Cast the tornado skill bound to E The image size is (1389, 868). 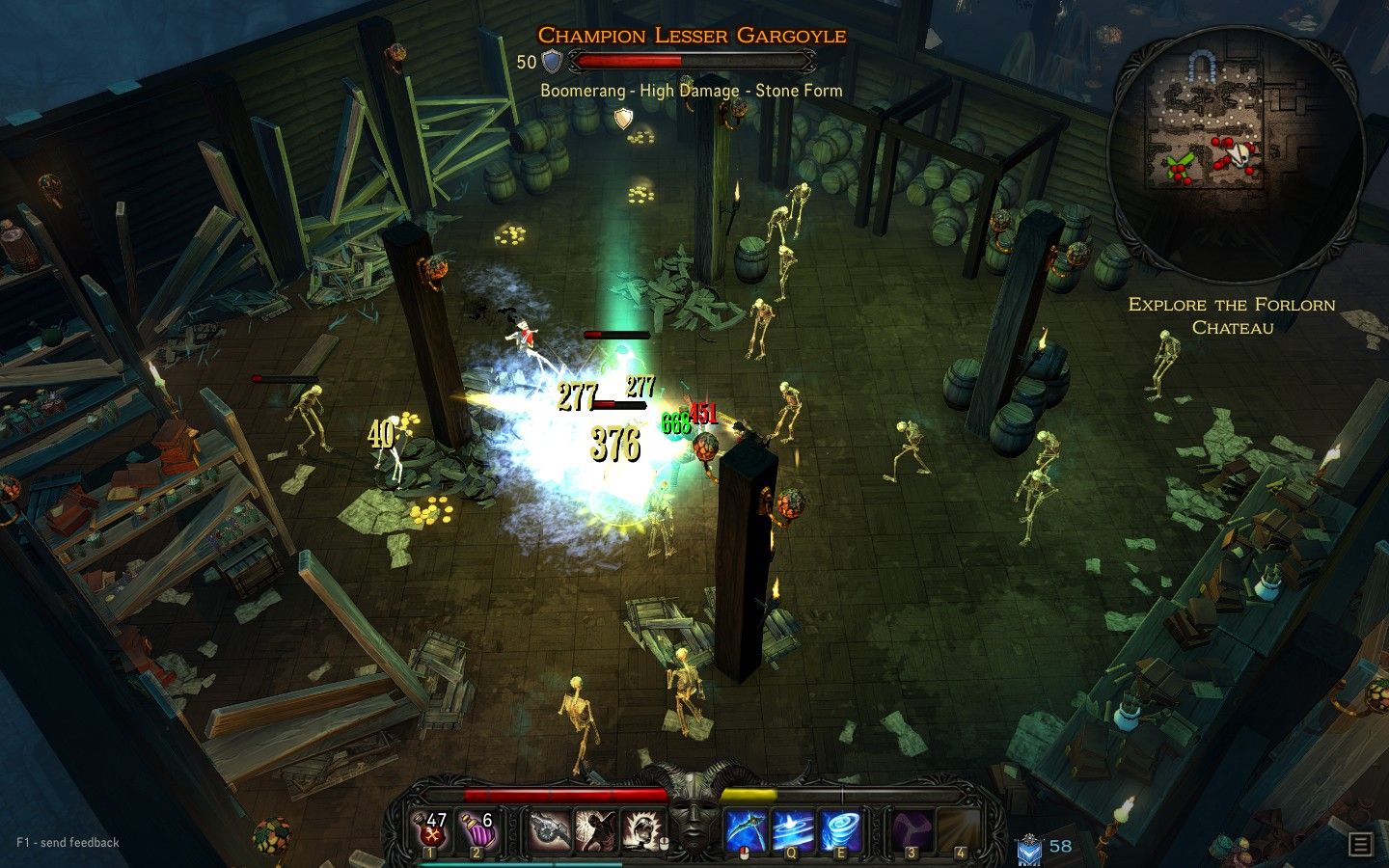[844, 827]
